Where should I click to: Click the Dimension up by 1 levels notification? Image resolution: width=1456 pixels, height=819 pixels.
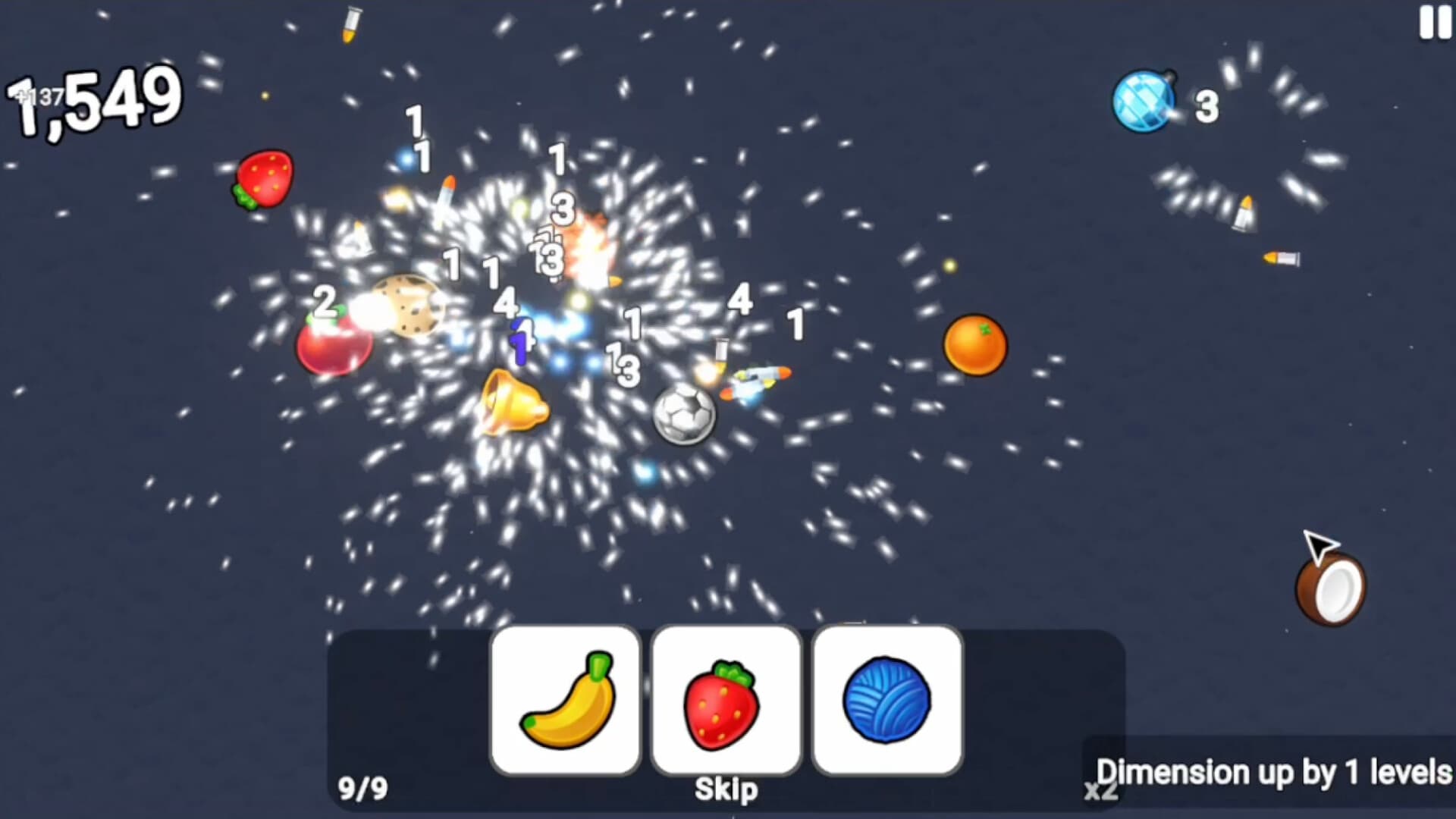click(x=1274, y=772)
